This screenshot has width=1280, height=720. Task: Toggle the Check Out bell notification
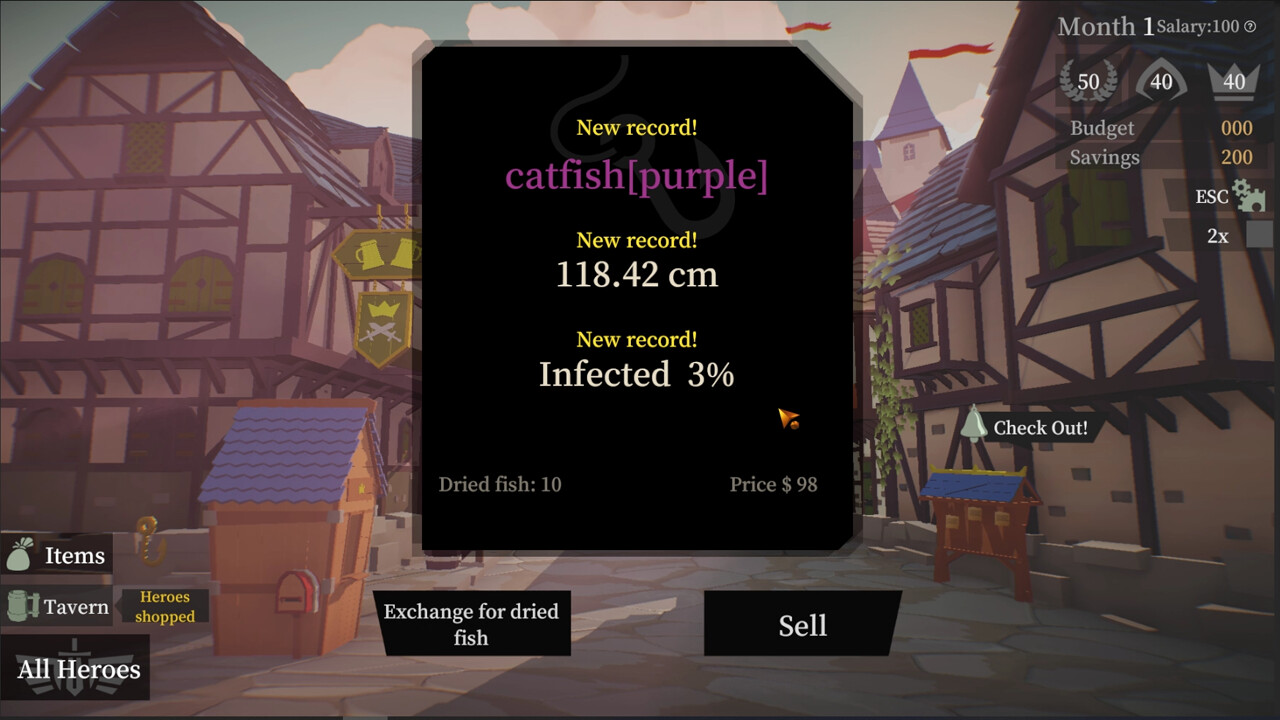click(x=974, y=426)
